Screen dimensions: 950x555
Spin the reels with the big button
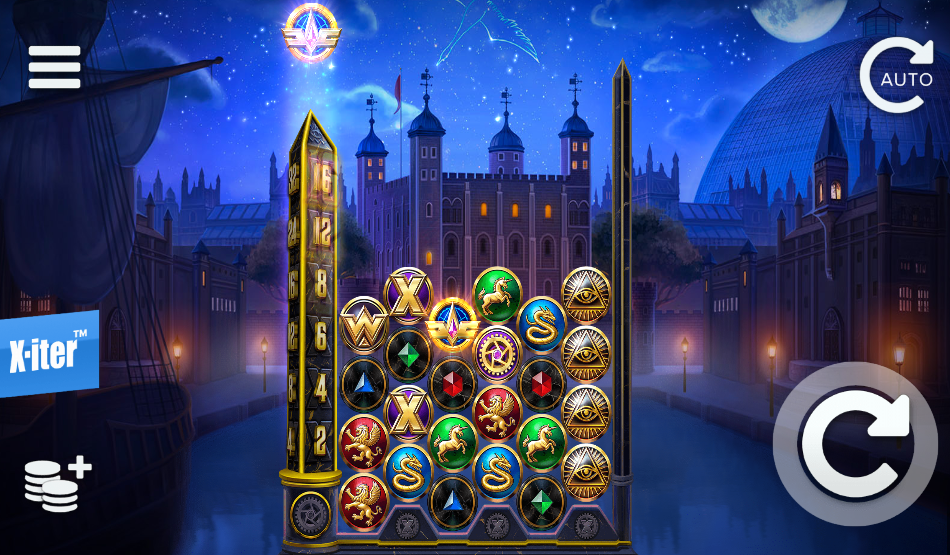point(855,444)
